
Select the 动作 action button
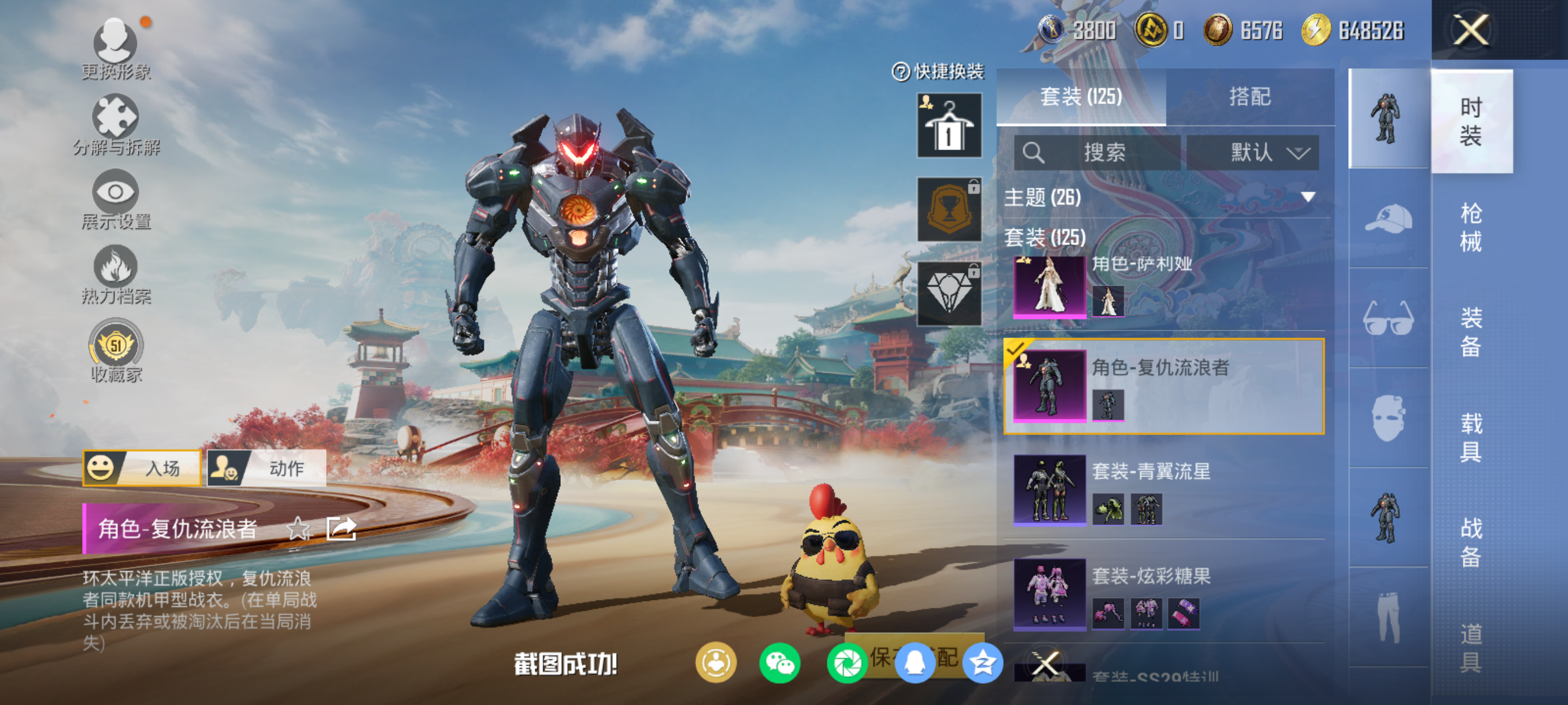click(267, 467)
